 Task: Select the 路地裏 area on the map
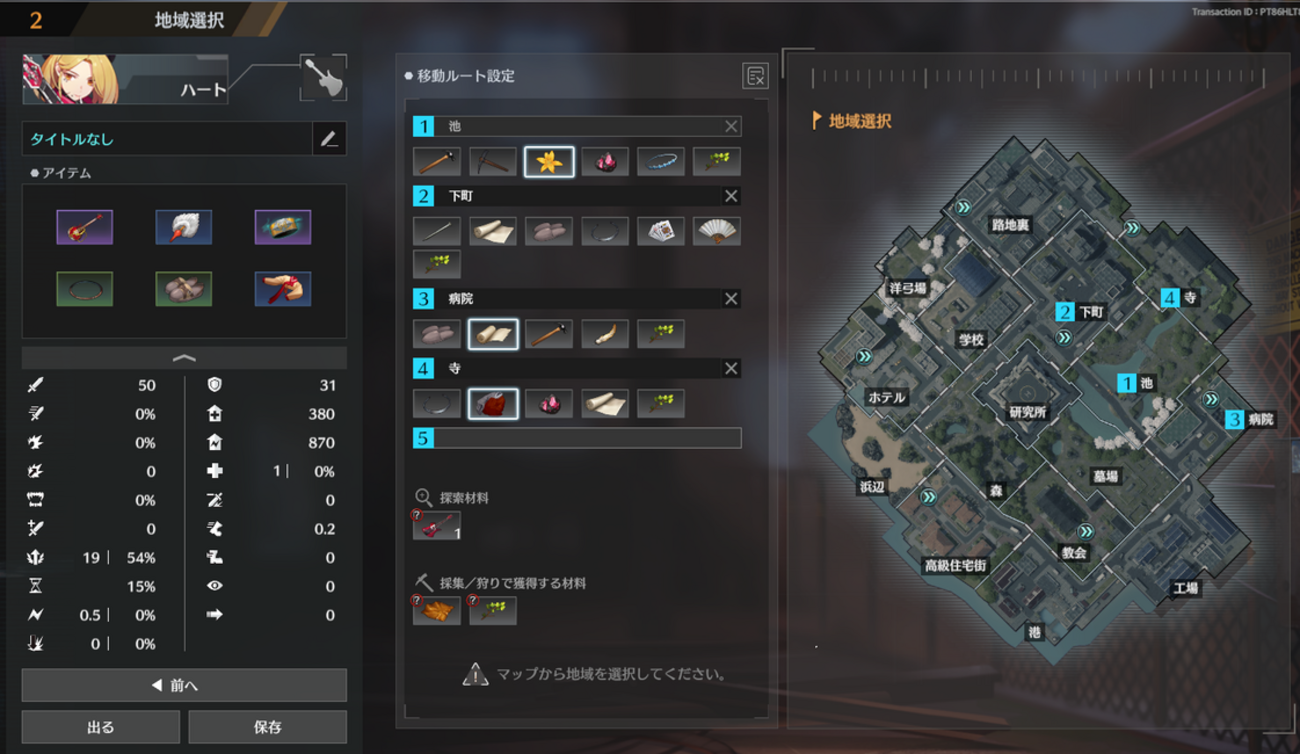pyautogui.click(x=1010, y=225)
